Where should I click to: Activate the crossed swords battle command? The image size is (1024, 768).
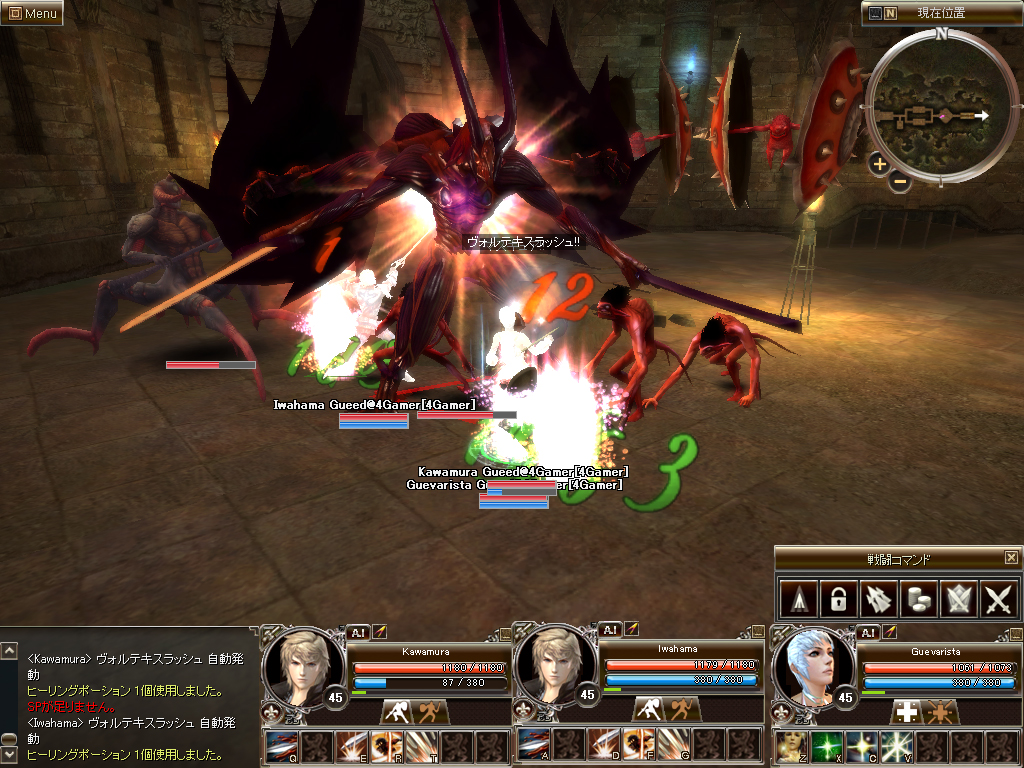(999, 599)
